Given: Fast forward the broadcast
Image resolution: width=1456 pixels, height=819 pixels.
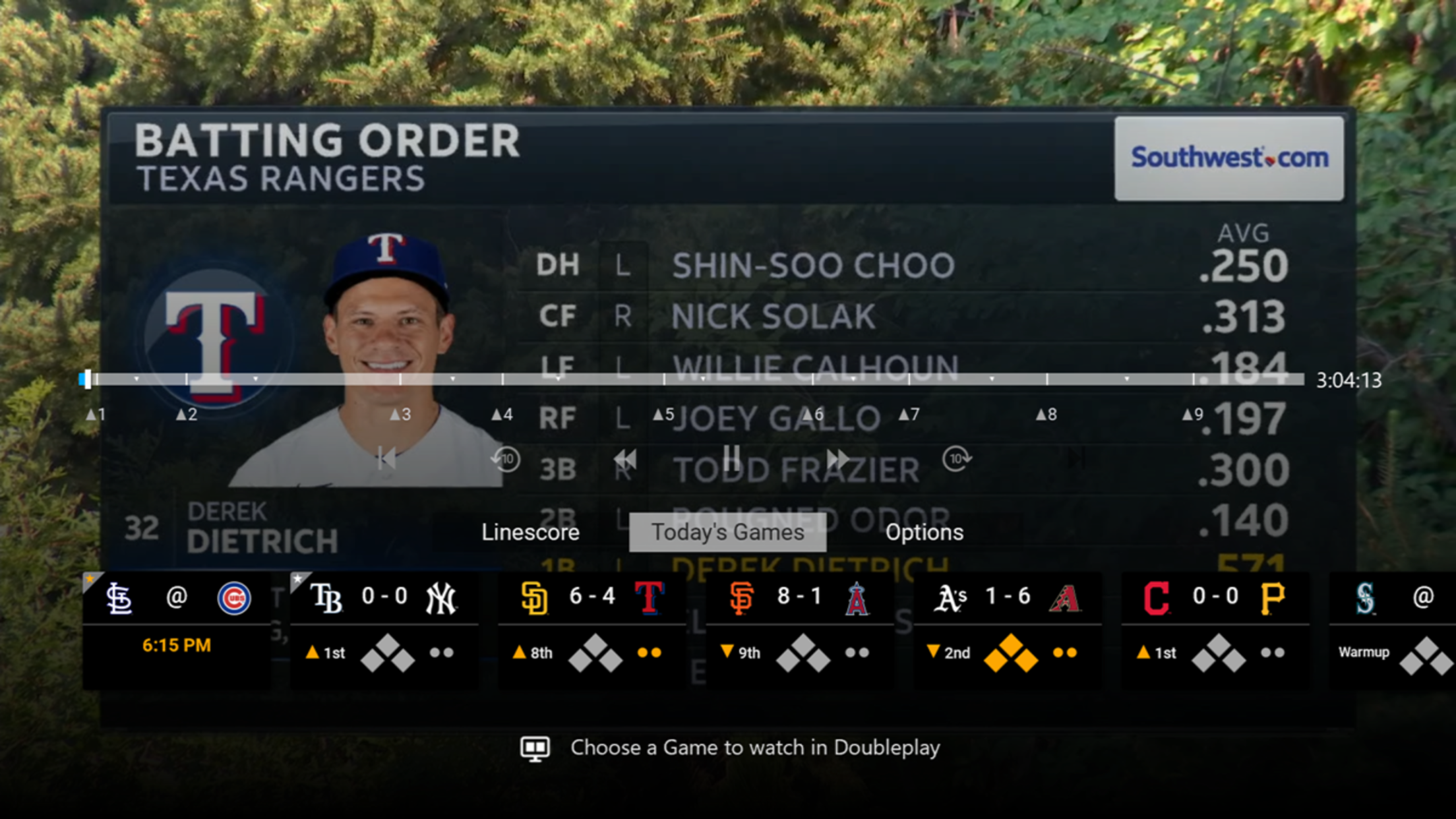Looking at the screenshot, I should pyautogui.click(x=837, y=459).
